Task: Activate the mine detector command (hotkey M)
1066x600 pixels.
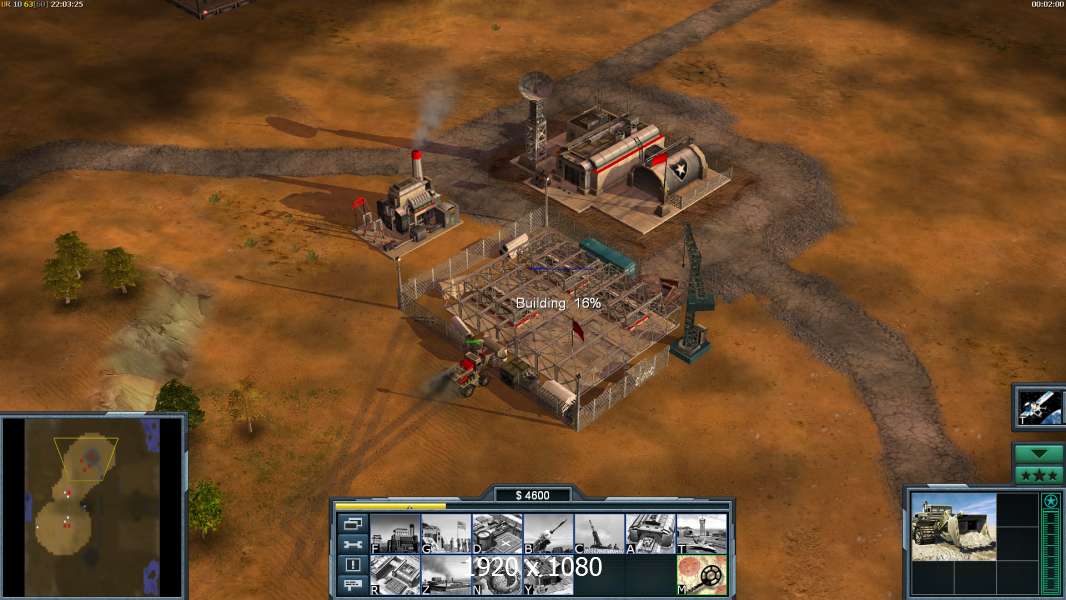Action: (701, 575)
